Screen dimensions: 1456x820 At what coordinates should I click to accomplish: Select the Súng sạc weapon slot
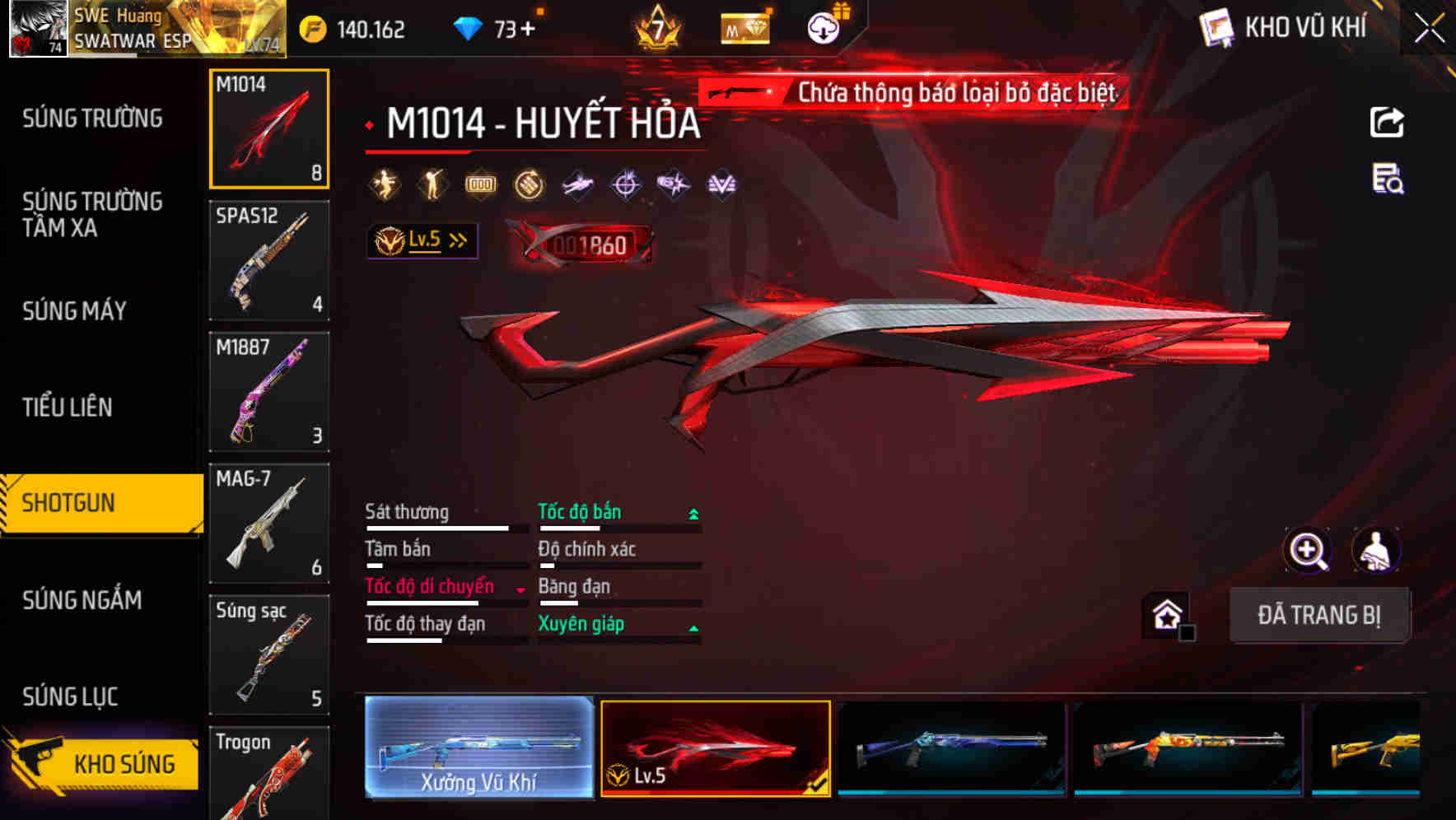269,655
